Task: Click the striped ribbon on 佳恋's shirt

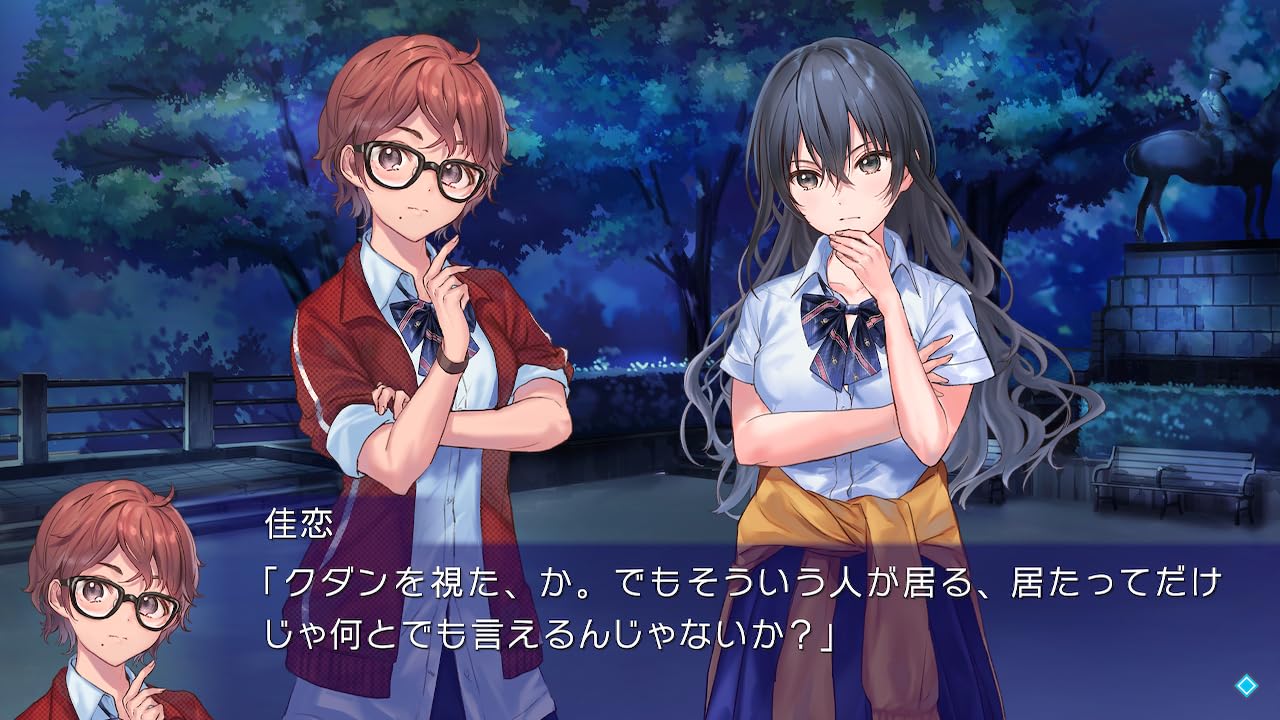Action: point(415,320)
